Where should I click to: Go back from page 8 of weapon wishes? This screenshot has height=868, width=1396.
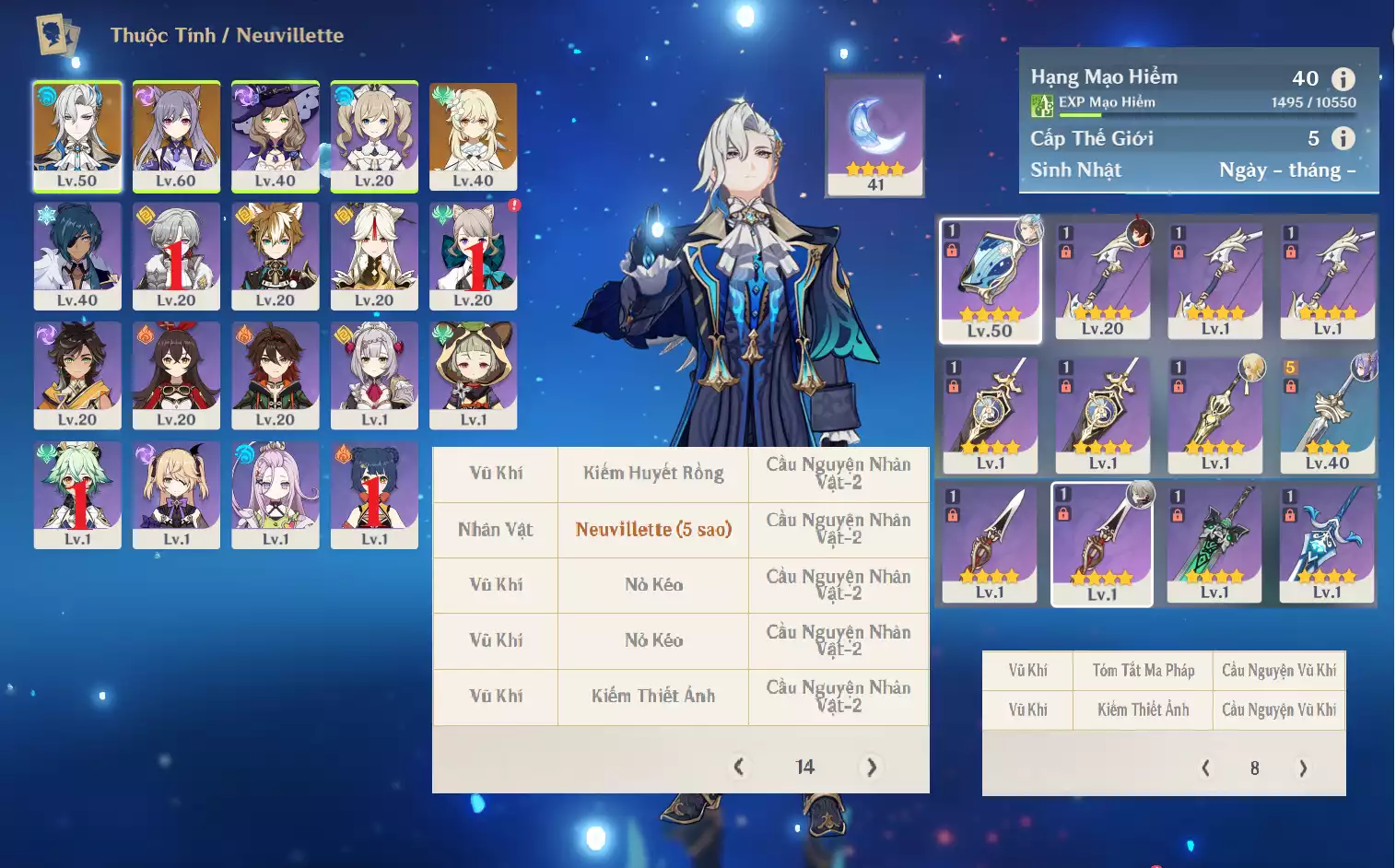coord(1205,768)
